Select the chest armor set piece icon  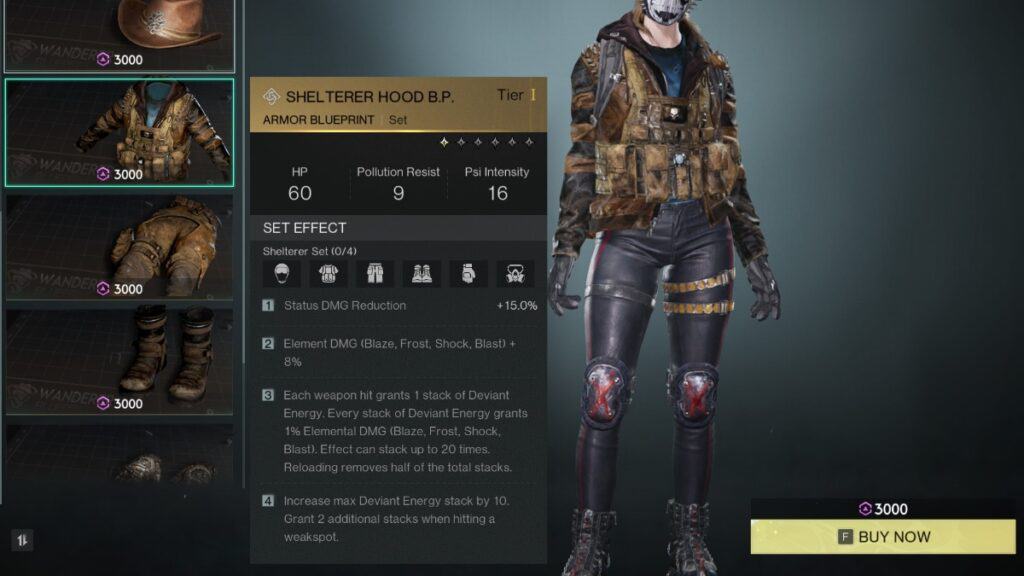pyautogui.click(x=329, y=274)
